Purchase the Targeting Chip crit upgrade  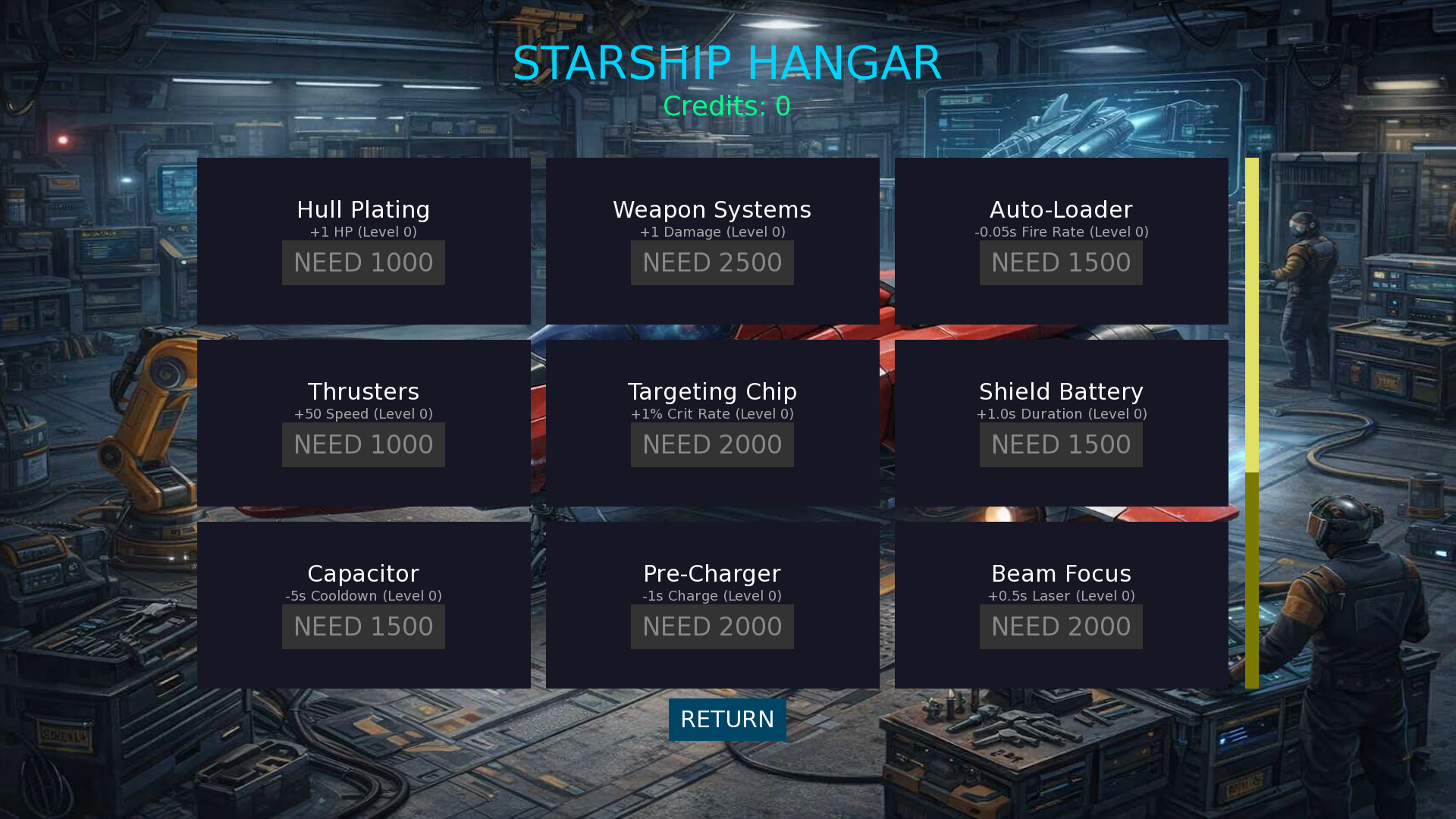tap(712, 445)
